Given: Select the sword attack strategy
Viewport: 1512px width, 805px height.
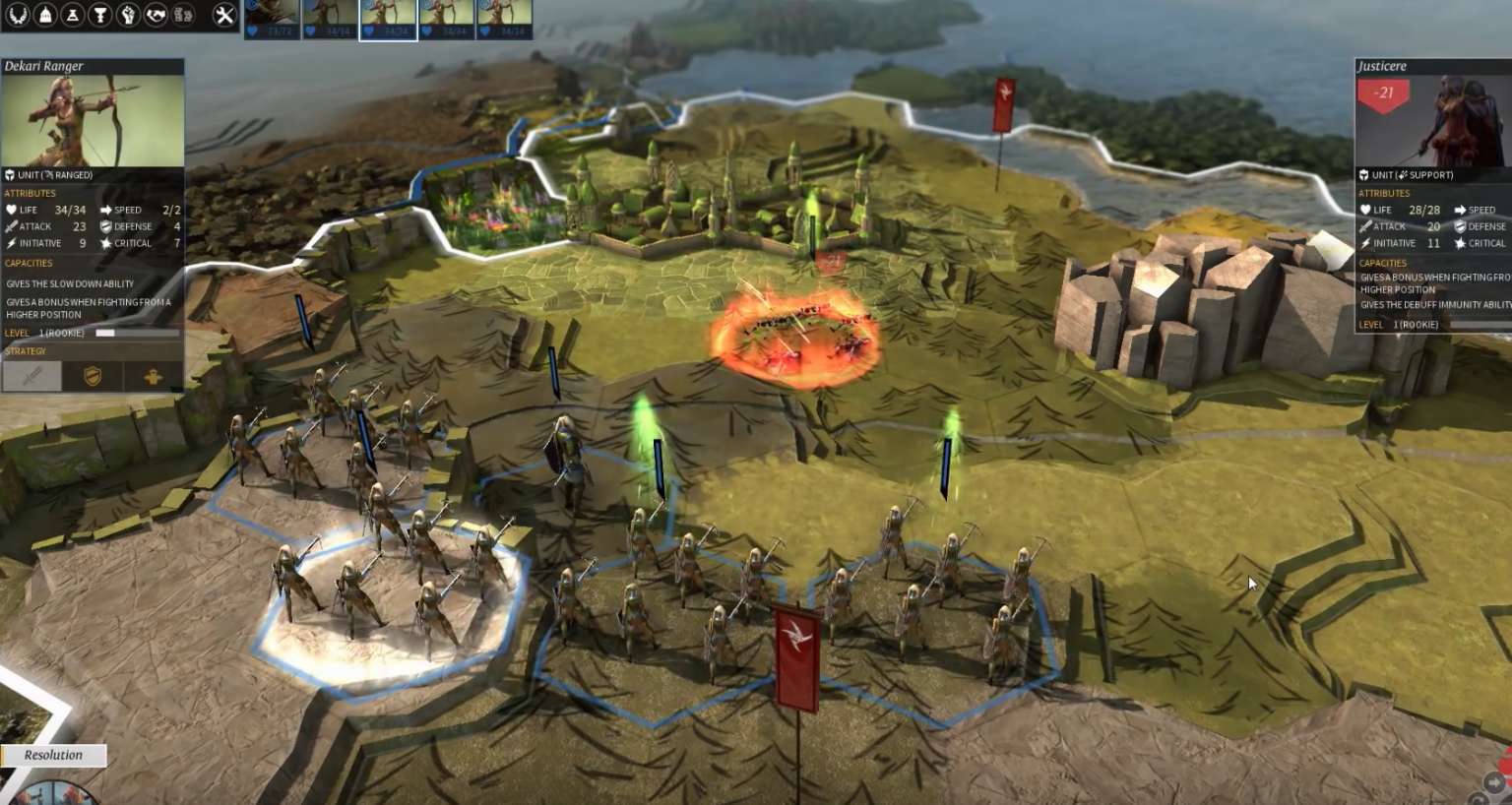Looking at the screenshot, I should [31, 376].
